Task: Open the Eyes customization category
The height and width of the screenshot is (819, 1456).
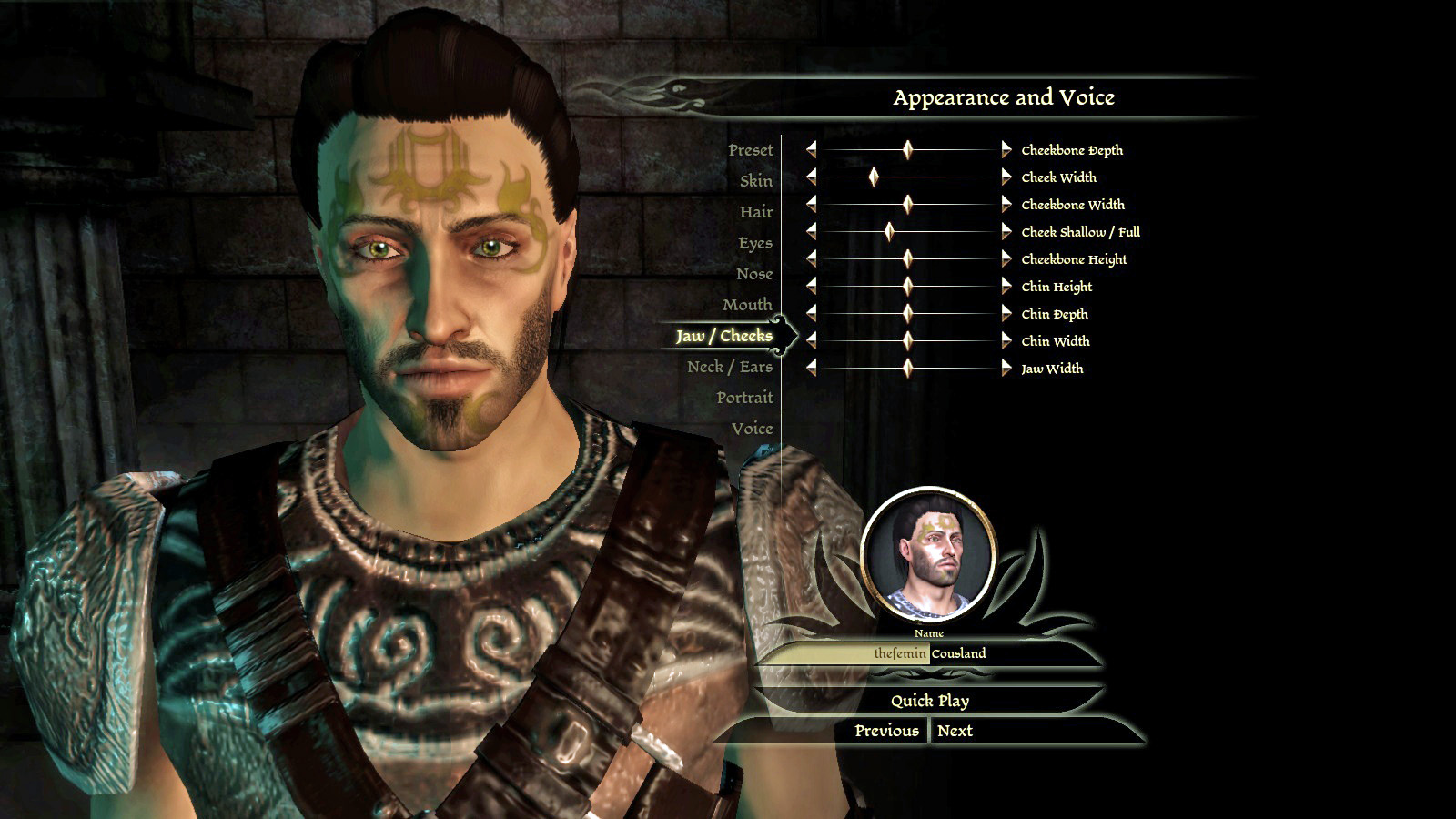Action: [754, 243]
